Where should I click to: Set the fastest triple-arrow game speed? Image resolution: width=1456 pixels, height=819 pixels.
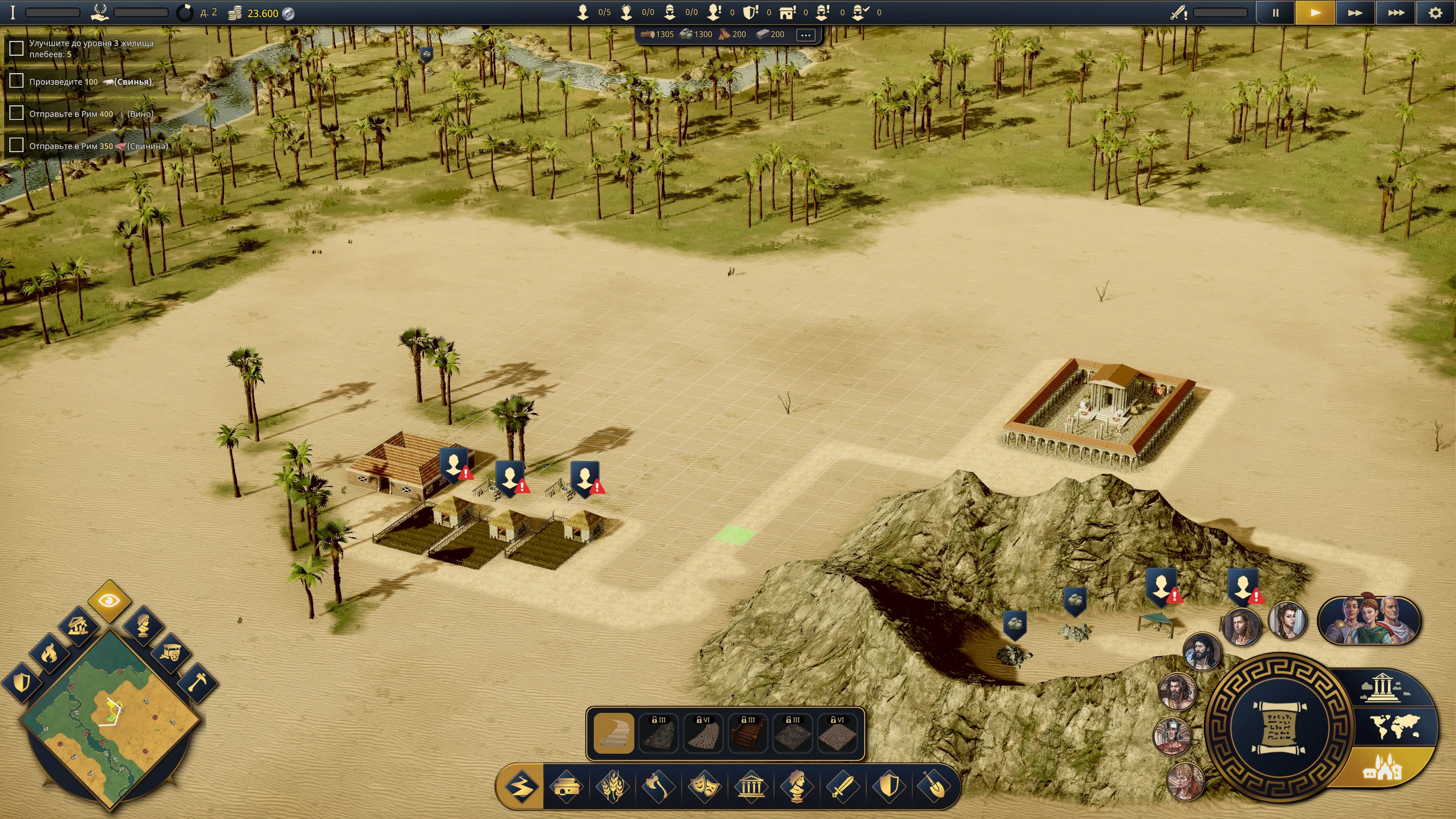point(1395,13)
